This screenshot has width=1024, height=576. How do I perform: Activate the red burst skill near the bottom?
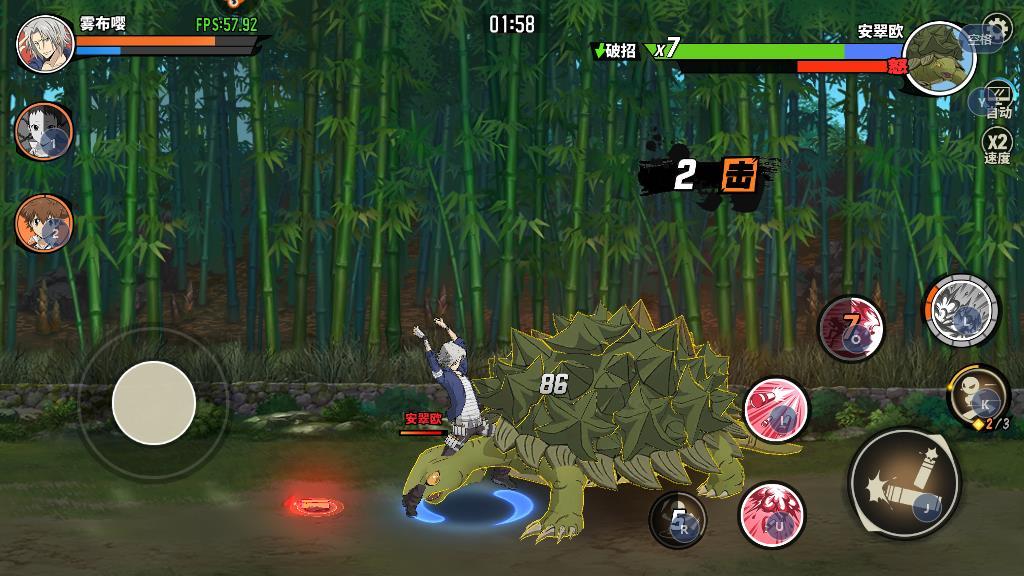tap(772, 514)
